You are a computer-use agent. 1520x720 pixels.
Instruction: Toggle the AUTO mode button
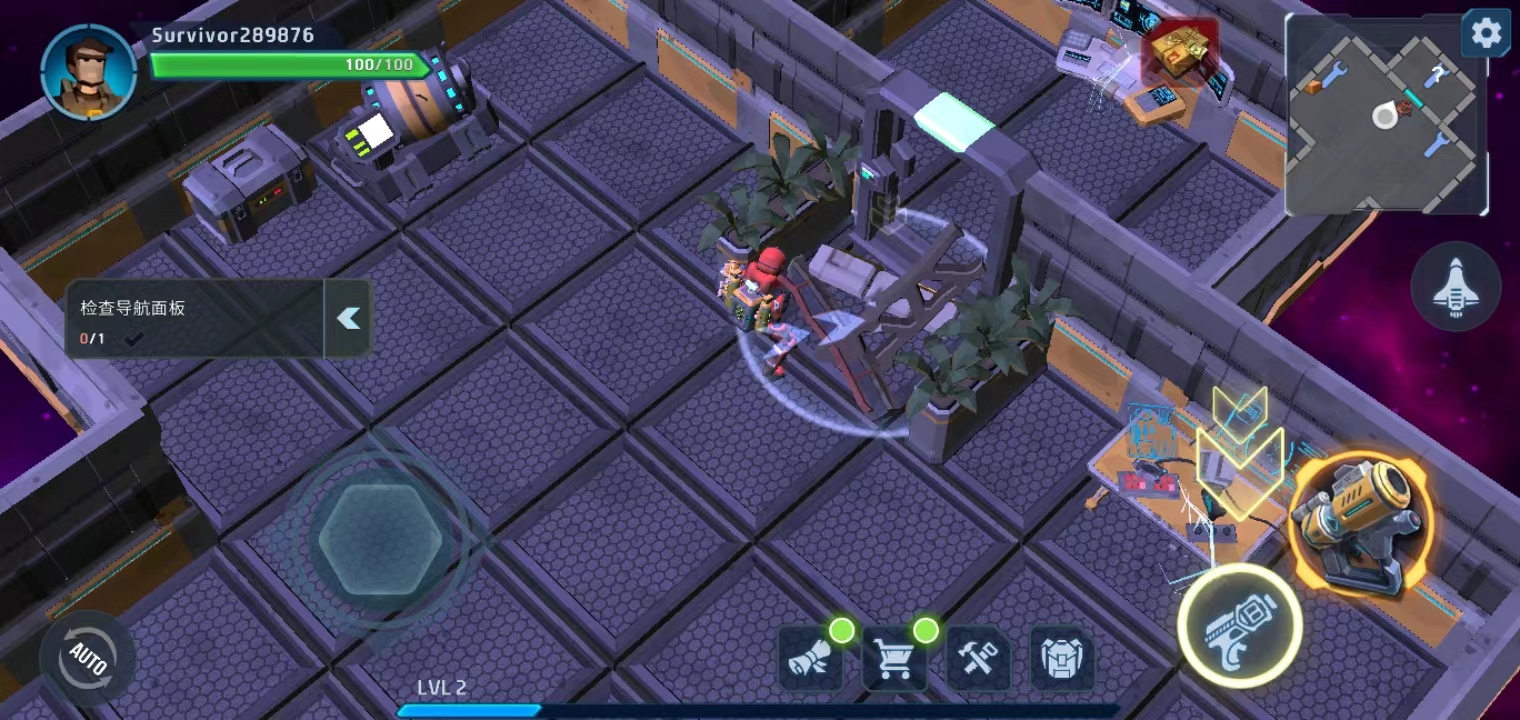coord(87,657)
